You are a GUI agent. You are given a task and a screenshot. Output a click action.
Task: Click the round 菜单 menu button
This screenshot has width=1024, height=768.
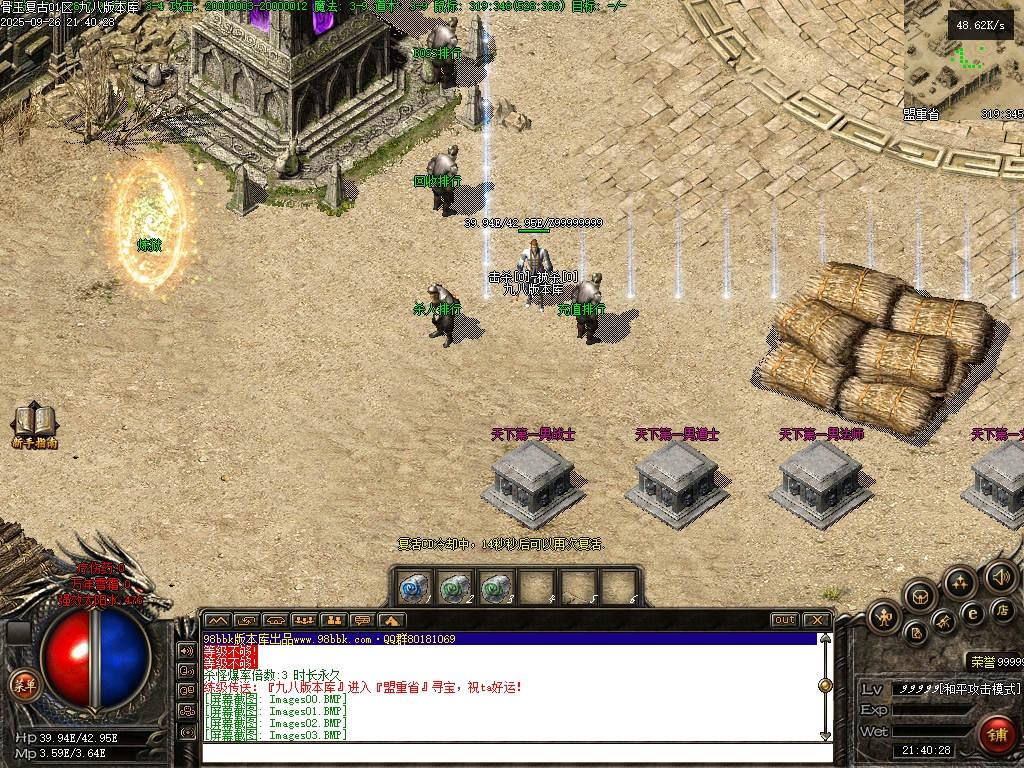(x=22, y=685)
